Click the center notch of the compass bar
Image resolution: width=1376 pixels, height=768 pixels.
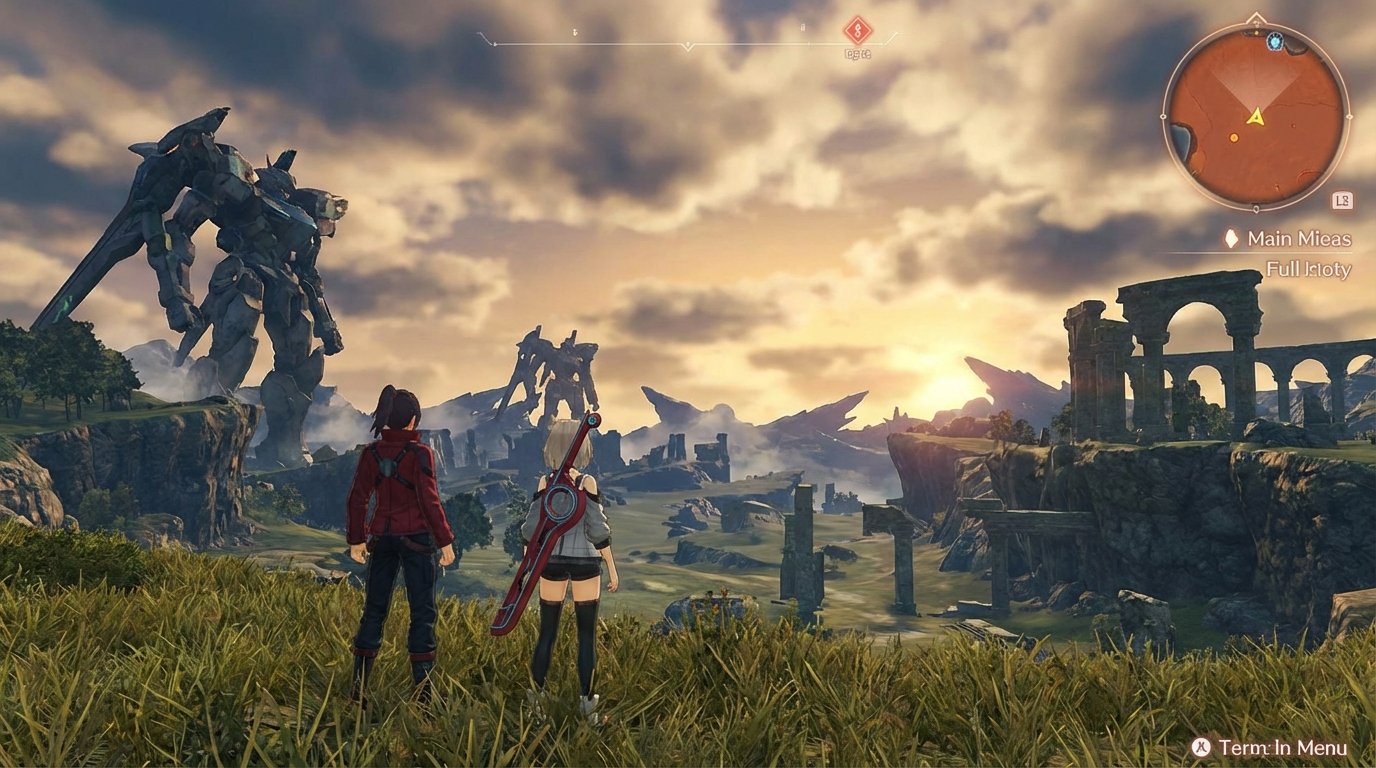tap(686, 44)
